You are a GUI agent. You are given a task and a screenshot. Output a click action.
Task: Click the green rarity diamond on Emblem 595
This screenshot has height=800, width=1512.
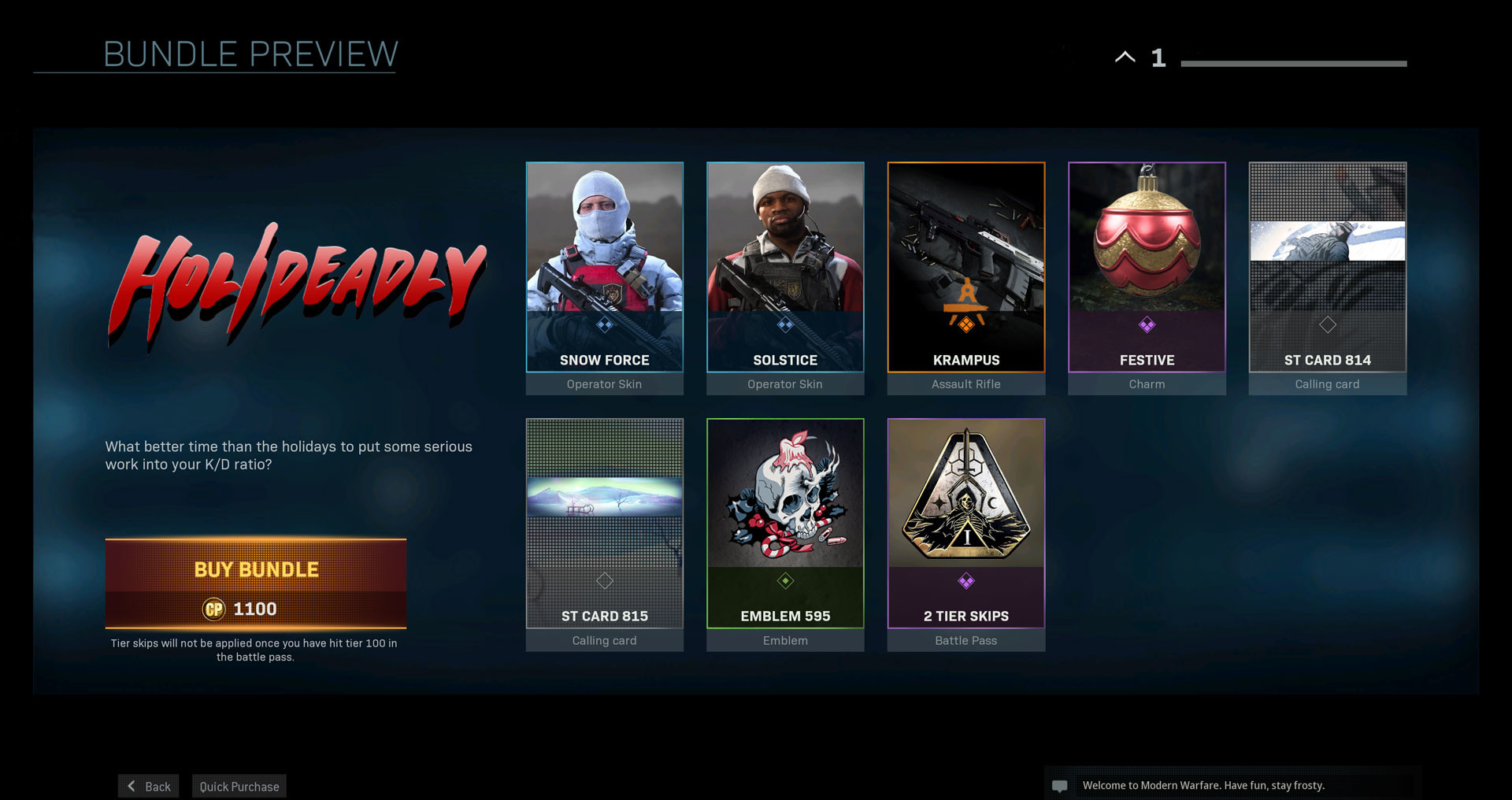[784, 580]
